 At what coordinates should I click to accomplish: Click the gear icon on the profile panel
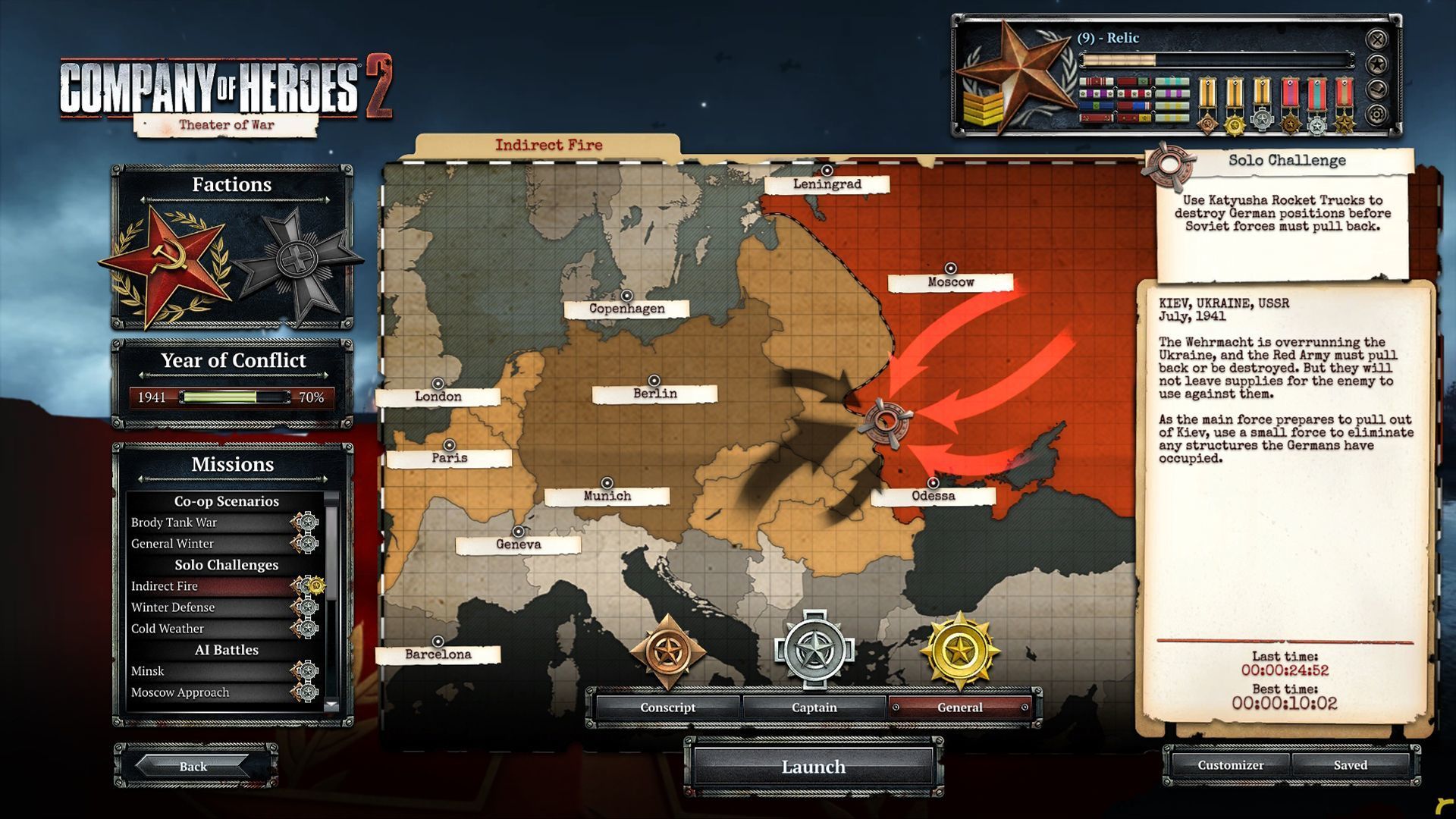click(x=1377, y=115)
